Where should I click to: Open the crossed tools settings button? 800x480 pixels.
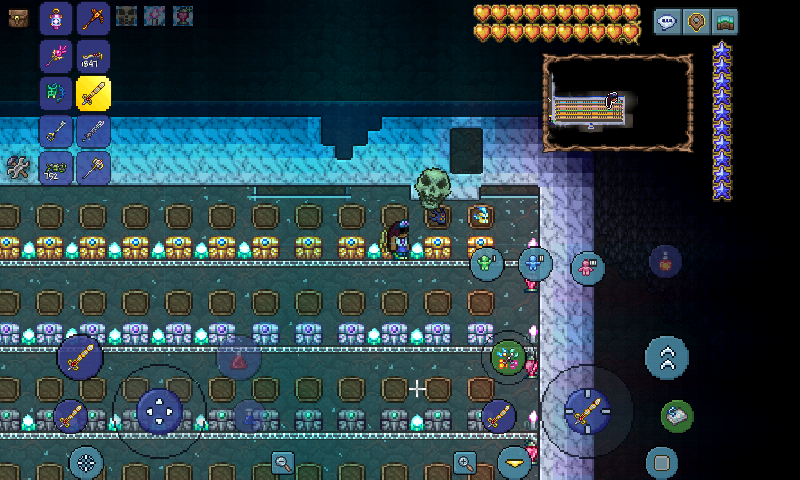click(x=17, y=167)
